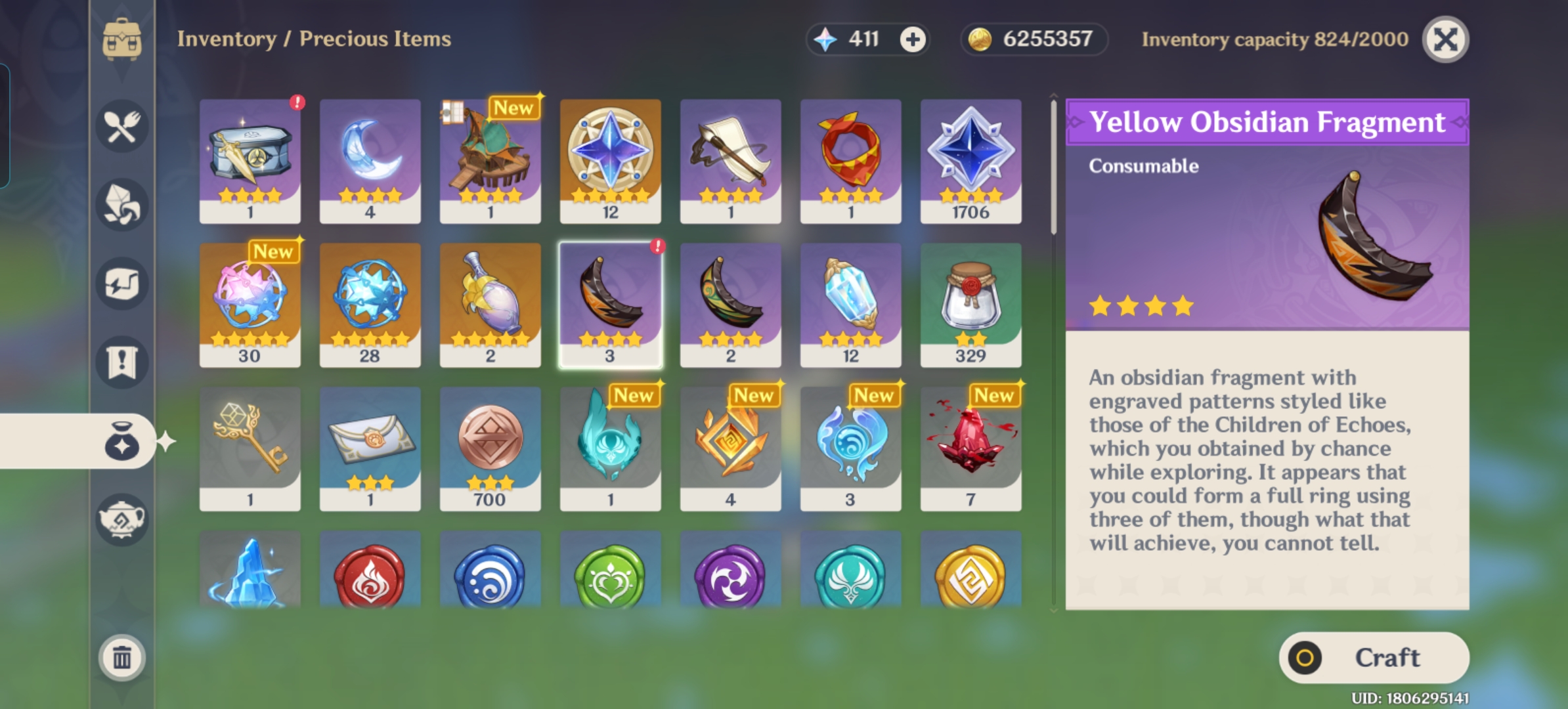Open the Gadgets inventory category
Screen dimensions: 1568x709
122,282
